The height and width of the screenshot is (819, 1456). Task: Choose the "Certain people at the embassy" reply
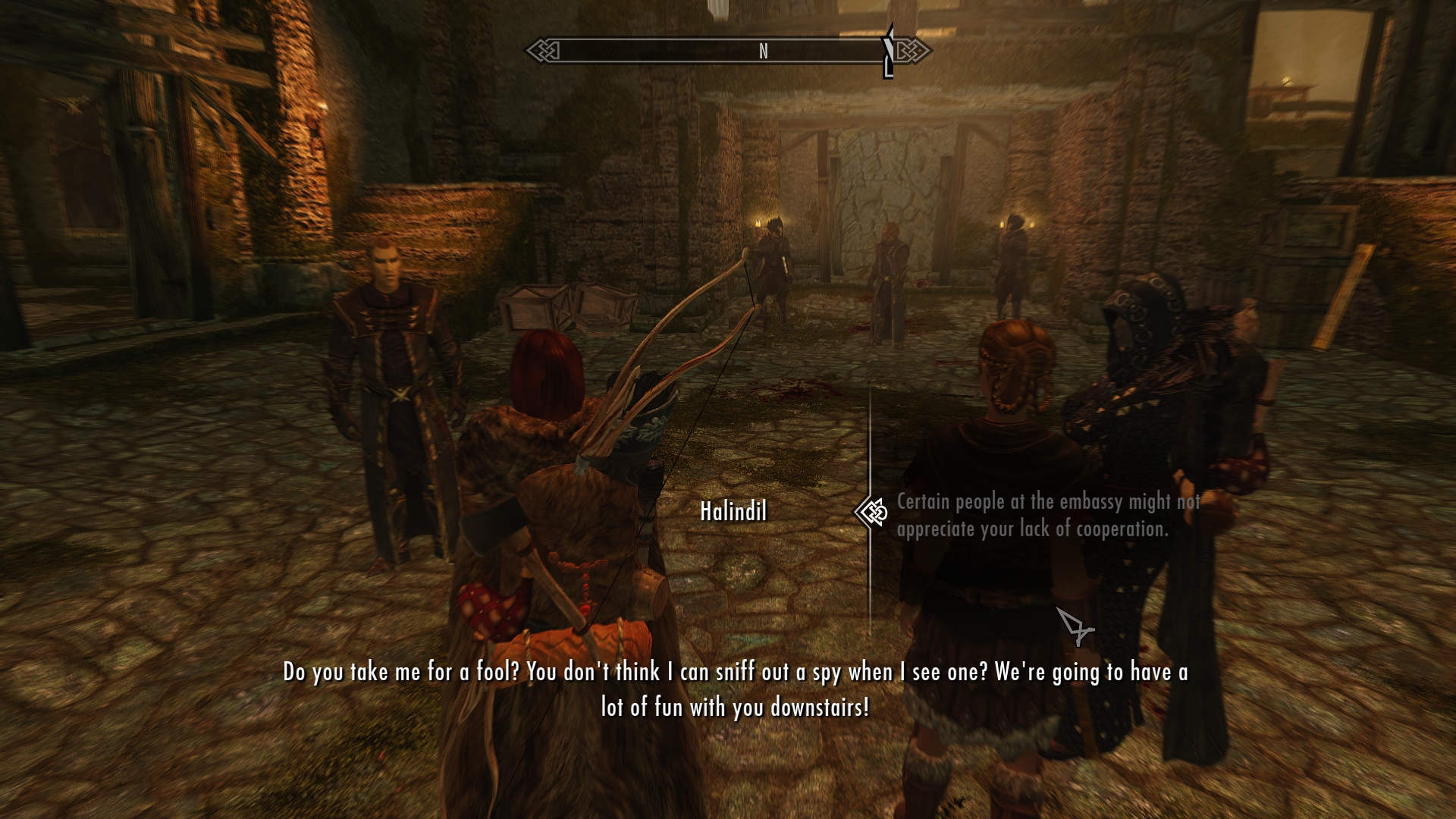pos(1046,515)
